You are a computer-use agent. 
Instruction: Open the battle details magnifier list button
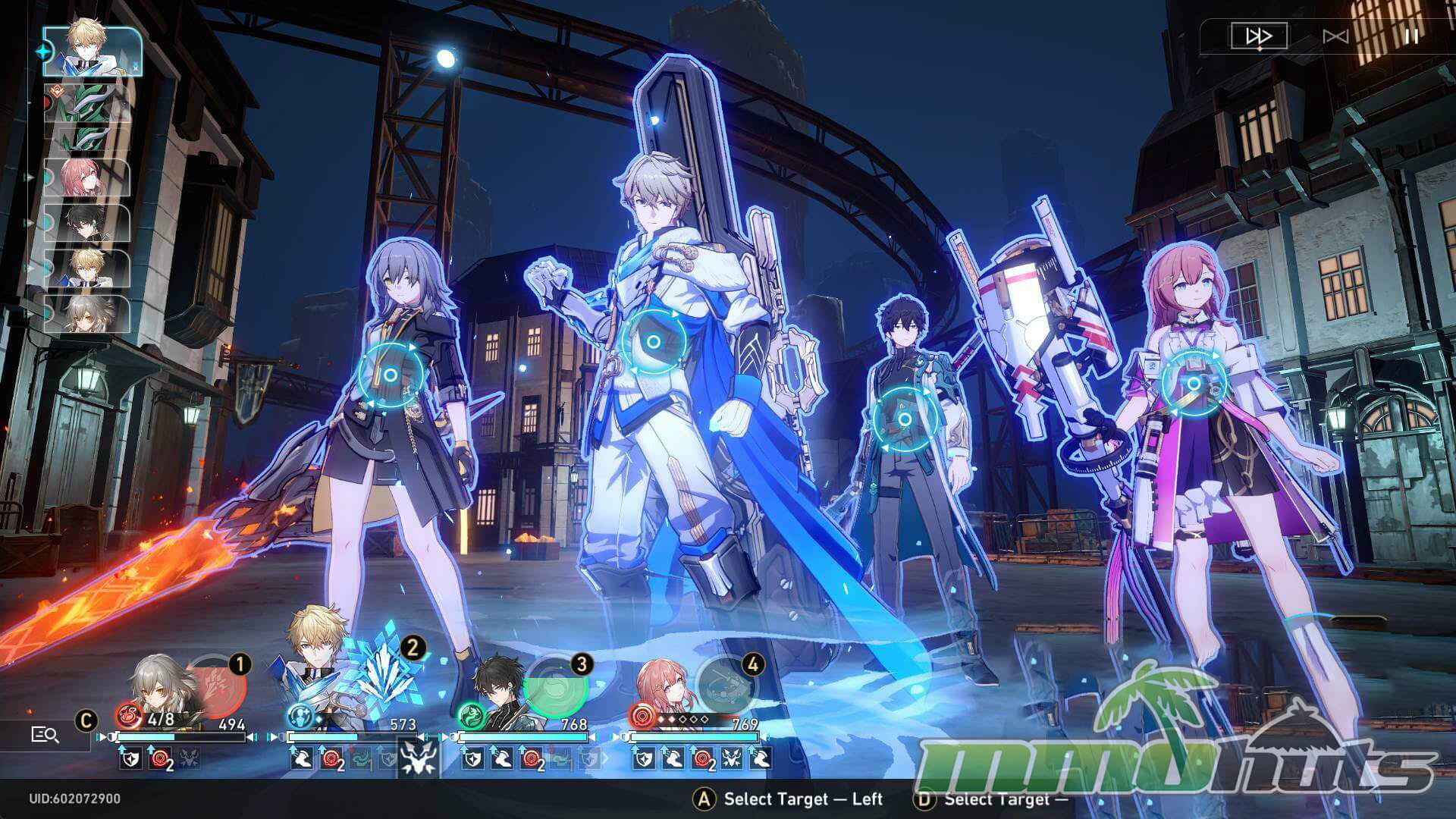click(45, 734)
